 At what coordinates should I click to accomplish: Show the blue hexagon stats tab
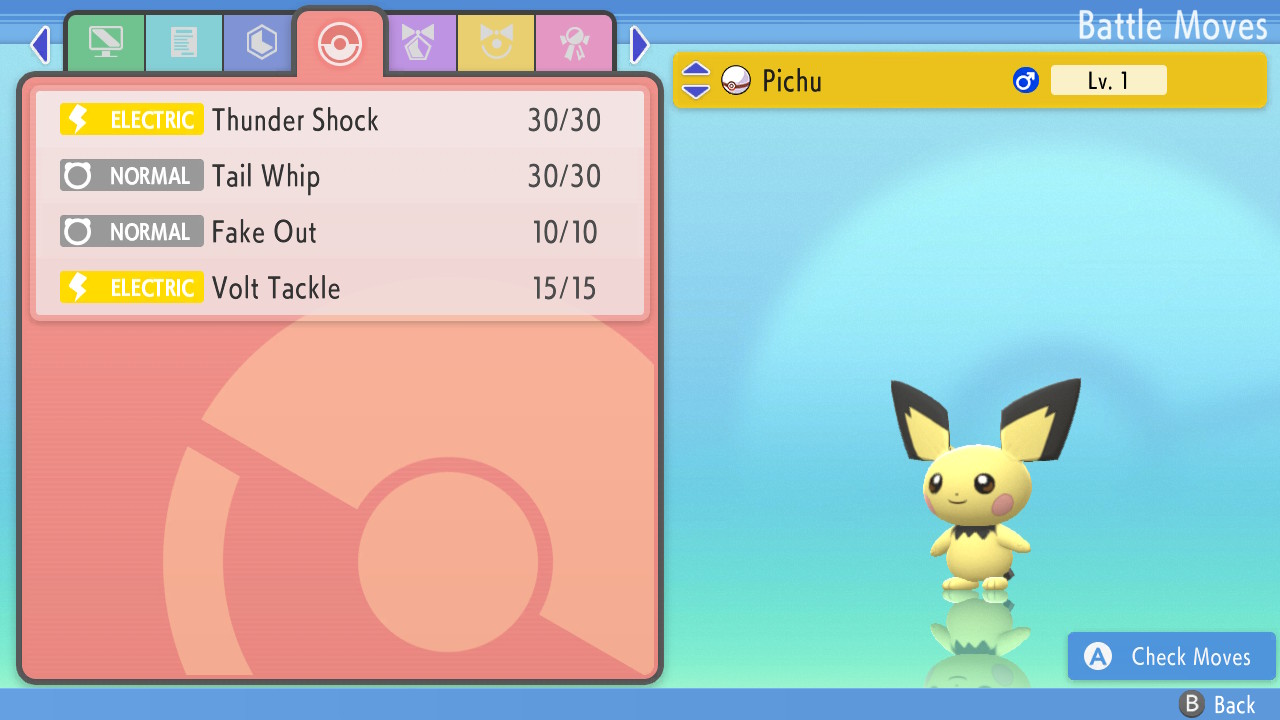pyautogui.click(x=262, y=43)
